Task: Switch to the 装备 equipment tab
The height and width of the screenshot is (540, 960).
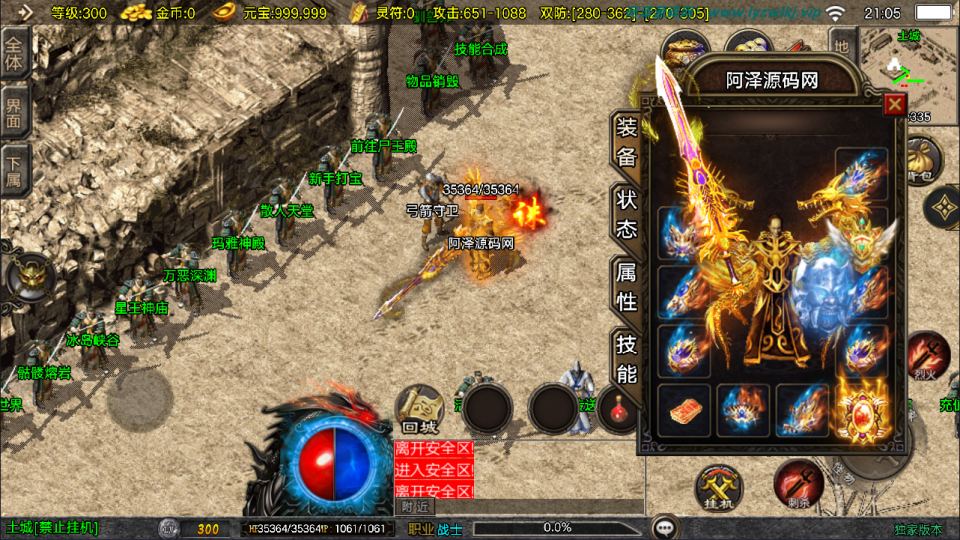Action: (x=626, y=142)
